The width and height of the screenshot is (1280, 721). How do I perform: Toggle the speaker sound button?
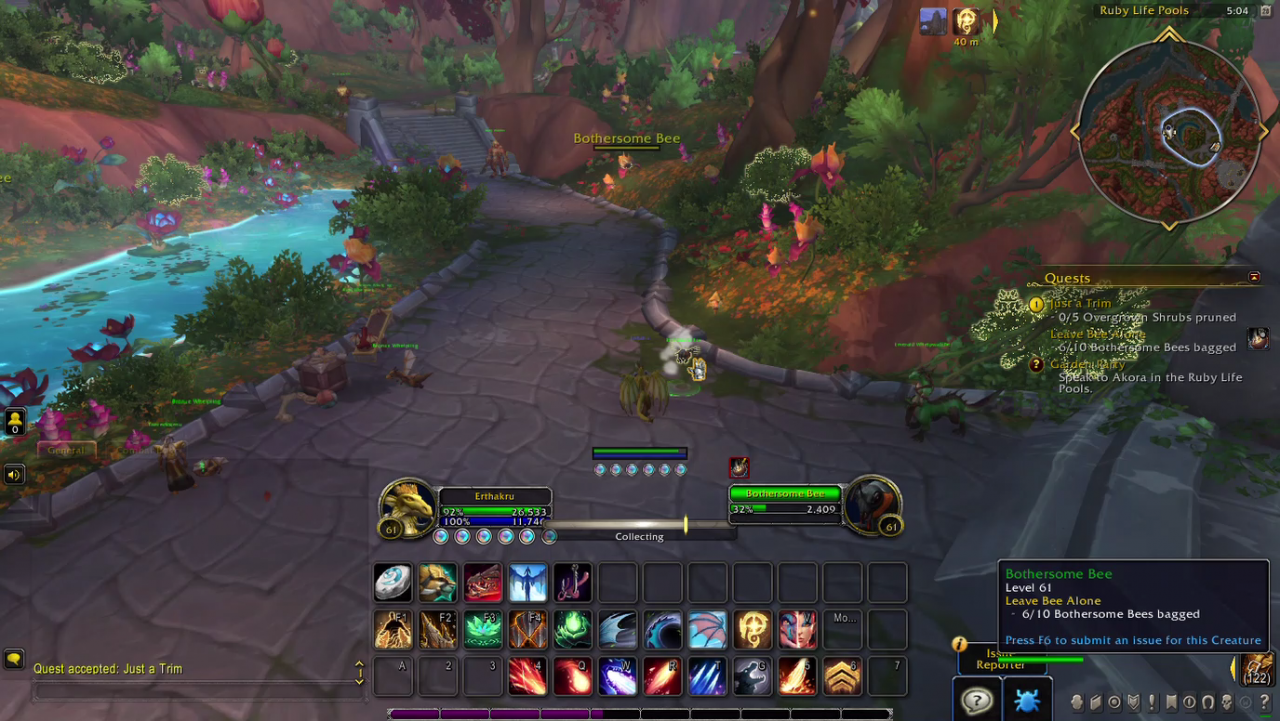(14, 474)
